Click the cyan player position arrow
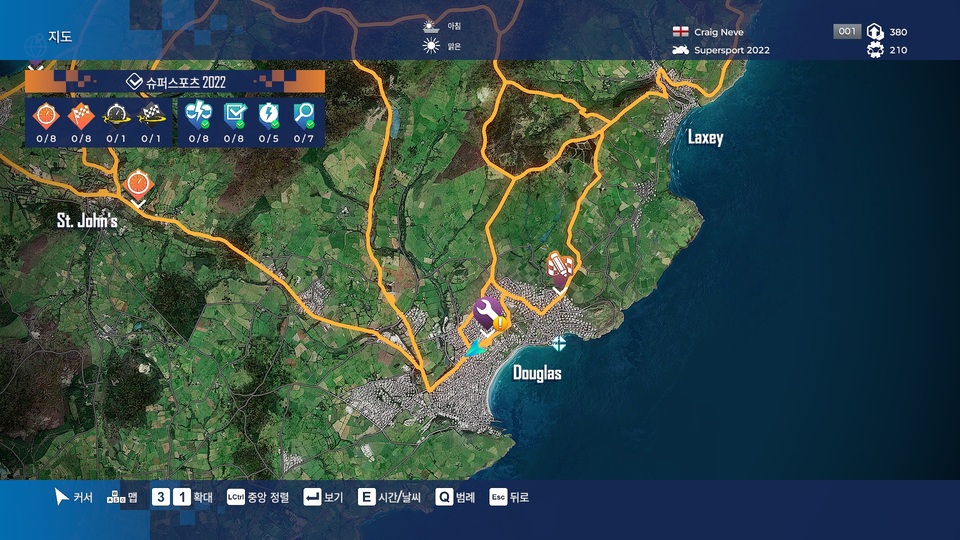Viewport: 960px width, 540px height. click(x=476, y=346)
